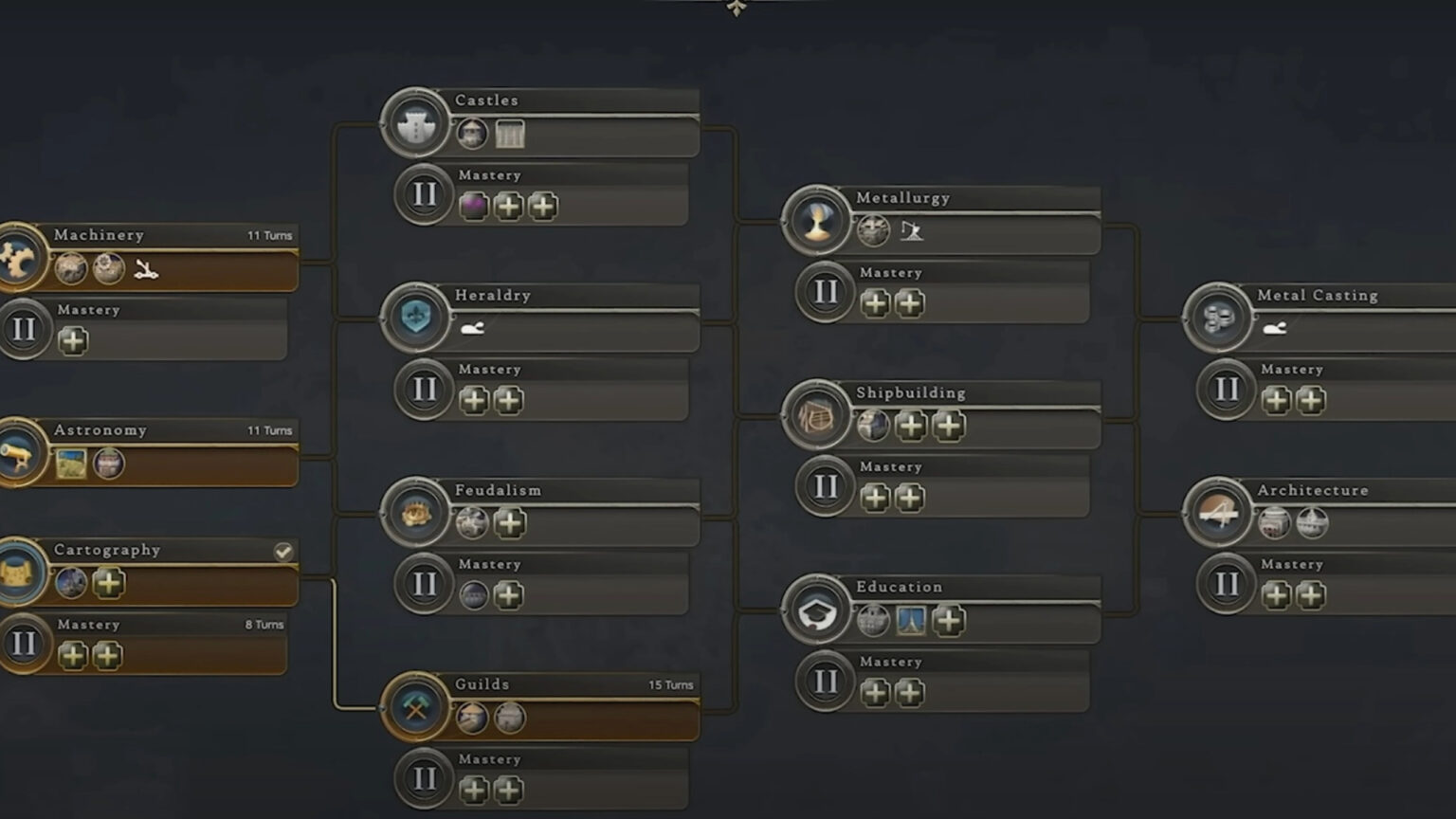
Task: Select the Guilds crossed-hammers icon
Action: tap(415, 708)
